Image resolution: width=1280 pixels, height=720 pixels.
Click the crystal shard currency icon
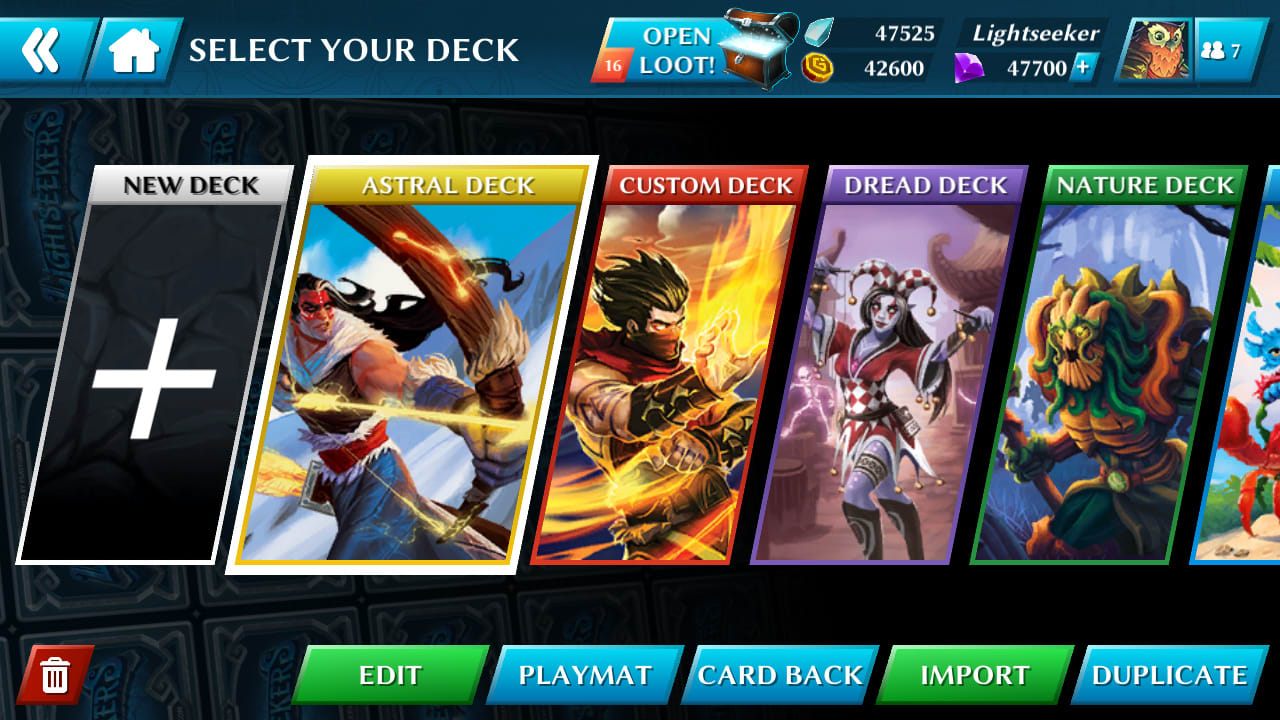[x=818, y=31]
